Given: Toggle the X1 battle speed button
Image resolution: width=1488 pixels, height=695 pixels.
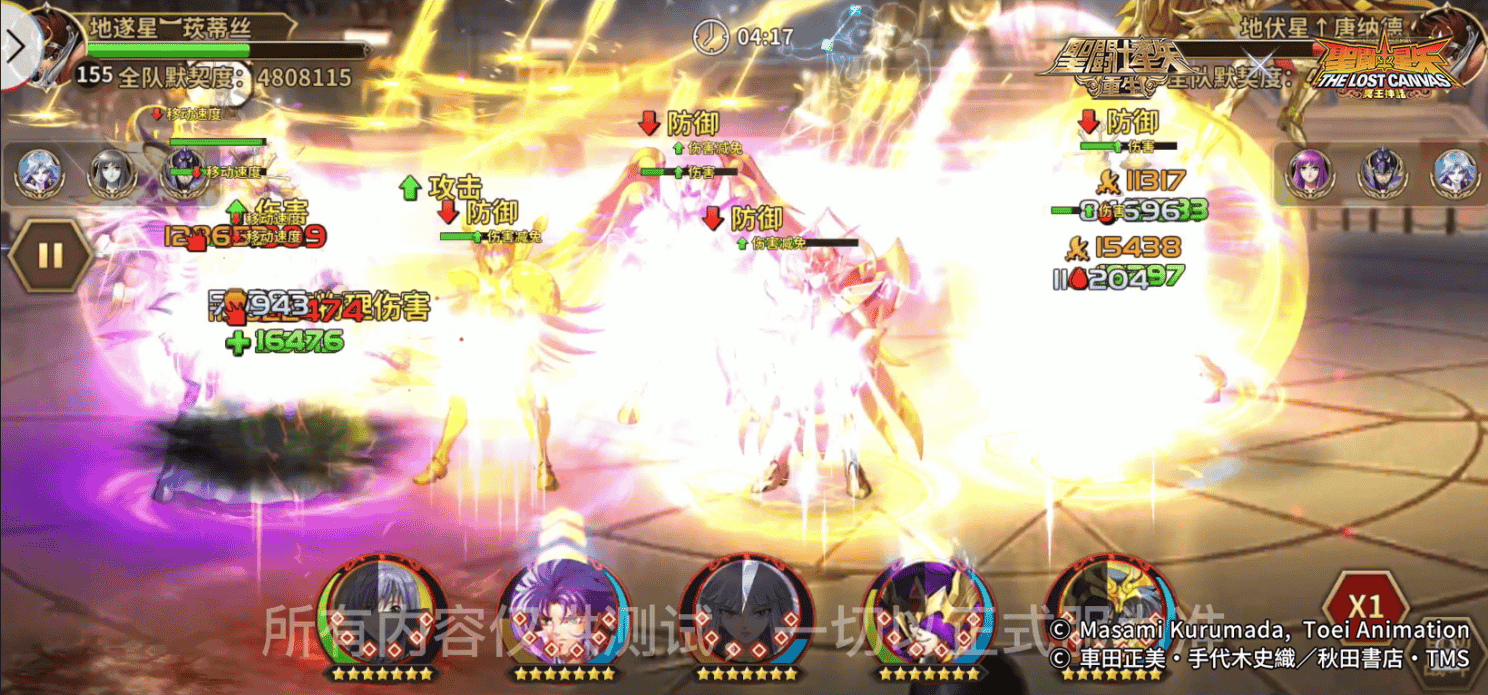Looking at the screenshot, I should click(1364, 606).
